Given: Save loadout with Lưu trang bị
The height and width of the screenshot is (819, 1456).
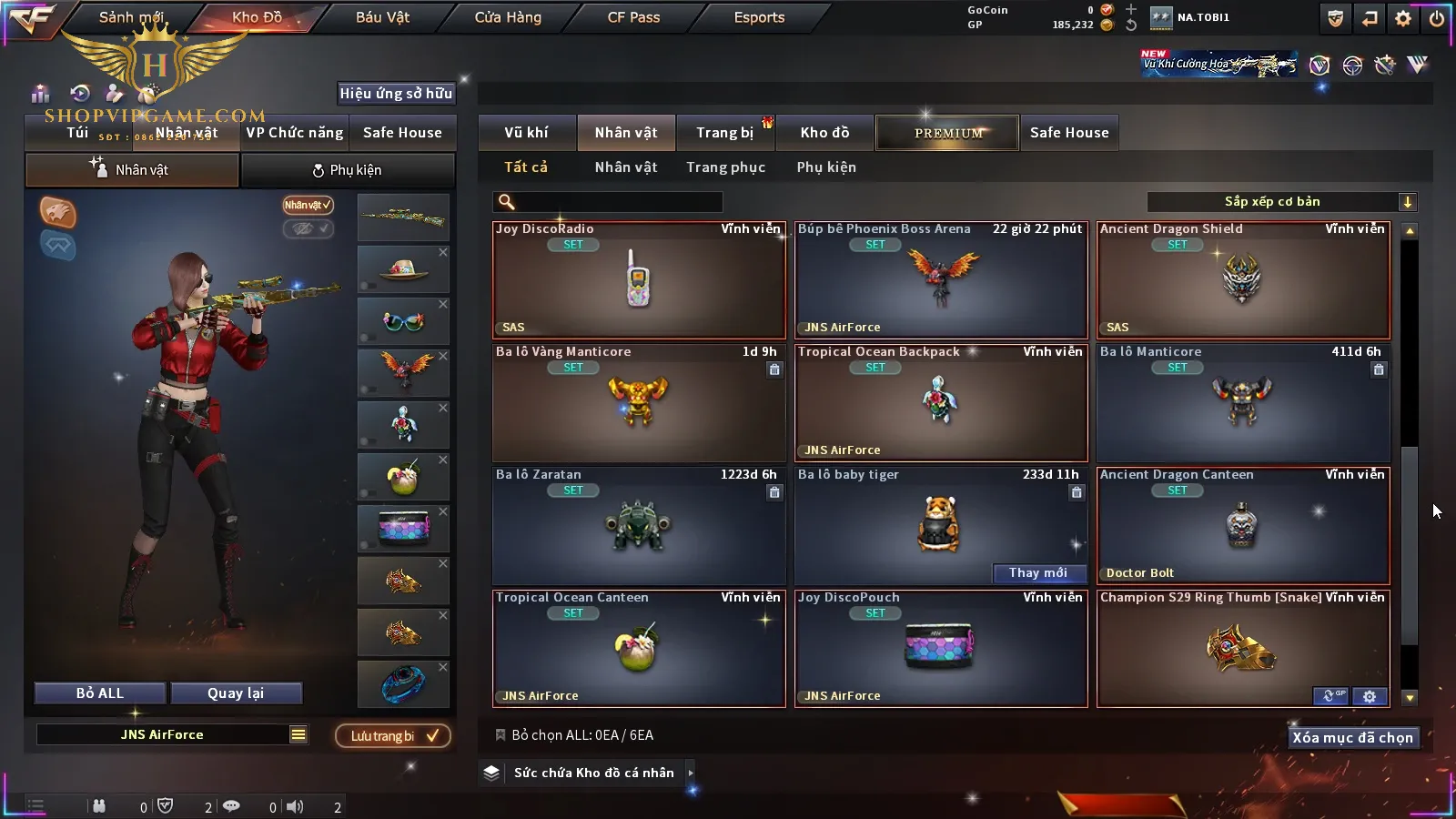Looking at the screenshot, I should pyautogui.click(x=393, y=736).
